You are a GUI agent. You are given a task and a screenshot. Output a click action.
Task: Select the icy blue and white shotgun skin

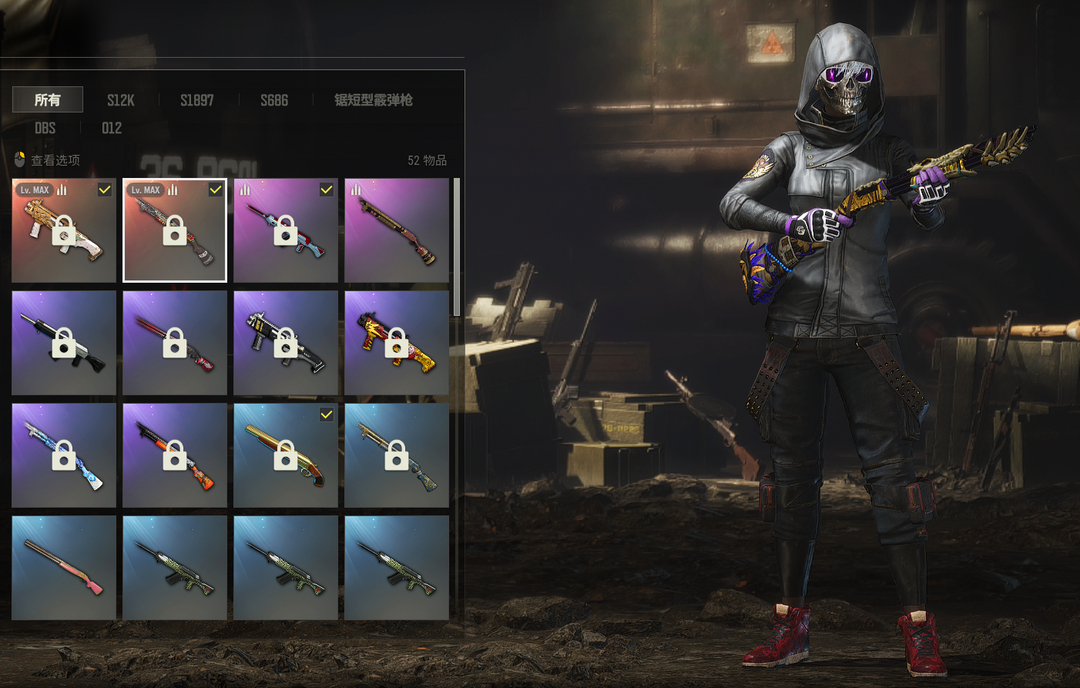[x=63, y=455]
